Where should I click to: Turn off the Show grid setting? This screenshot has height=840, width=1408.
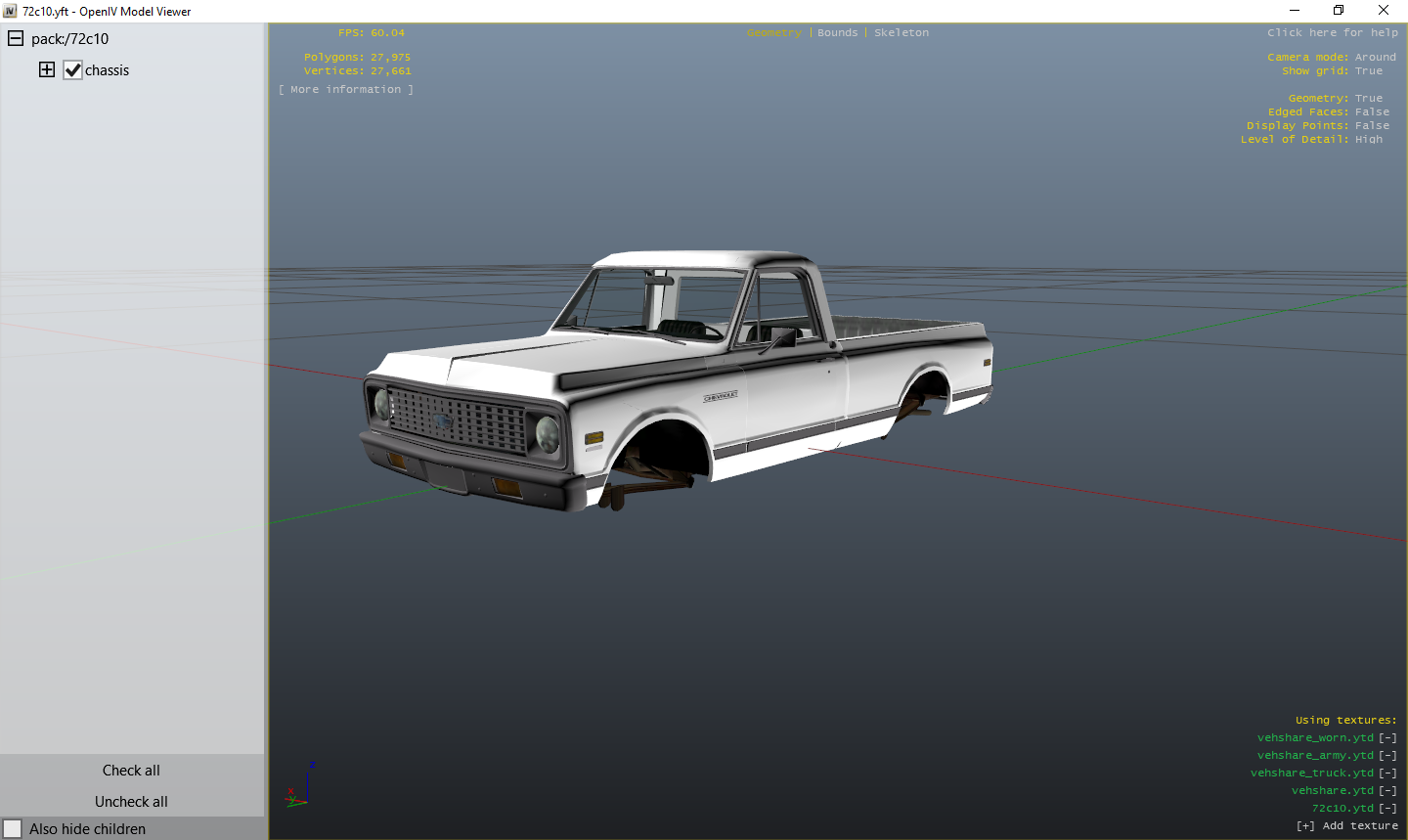pos(1369,70)
